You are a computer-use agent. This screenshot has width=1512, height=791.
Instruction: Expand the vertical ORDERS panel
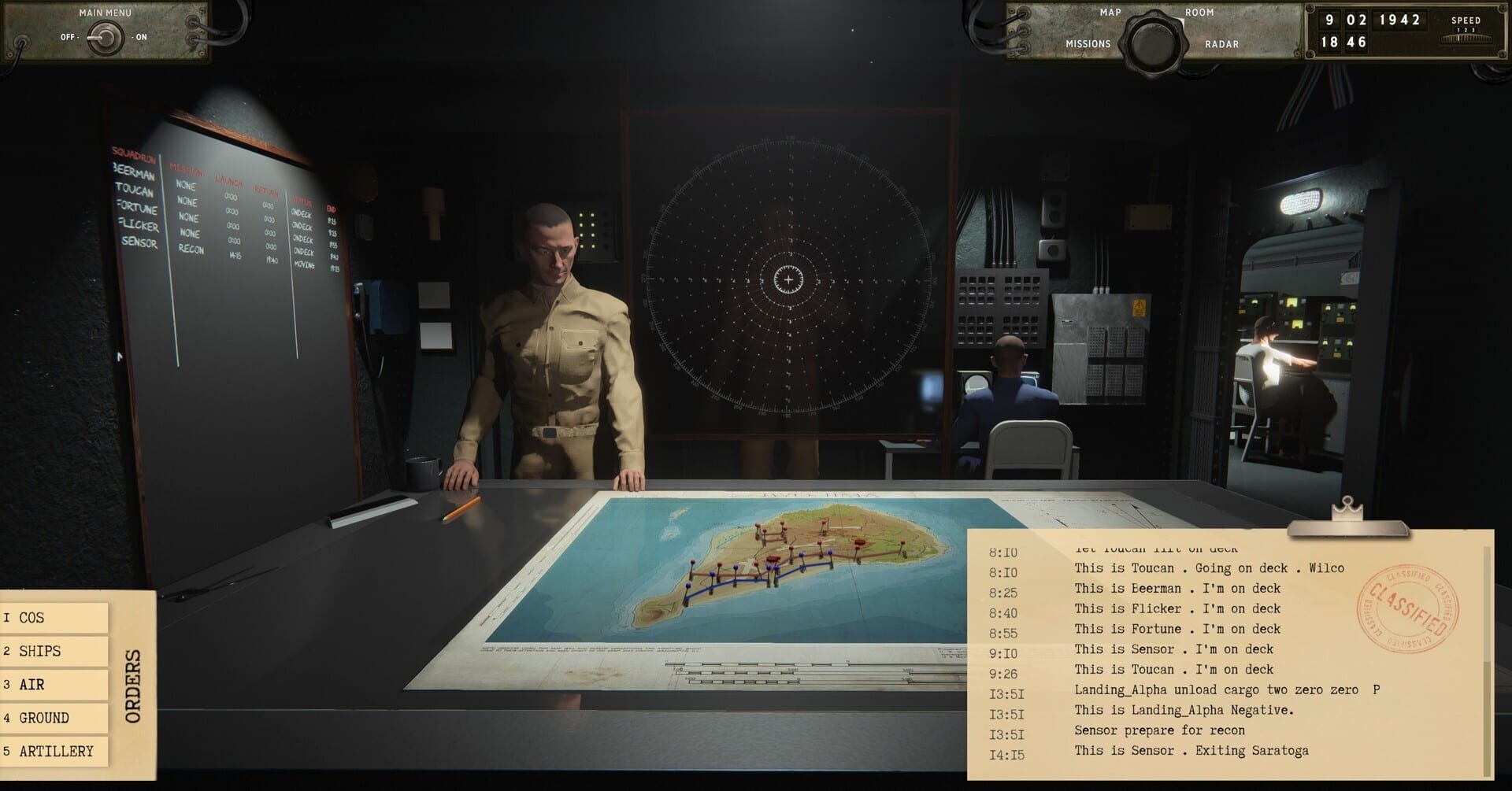pyautogui.click(x=134, y=685)
